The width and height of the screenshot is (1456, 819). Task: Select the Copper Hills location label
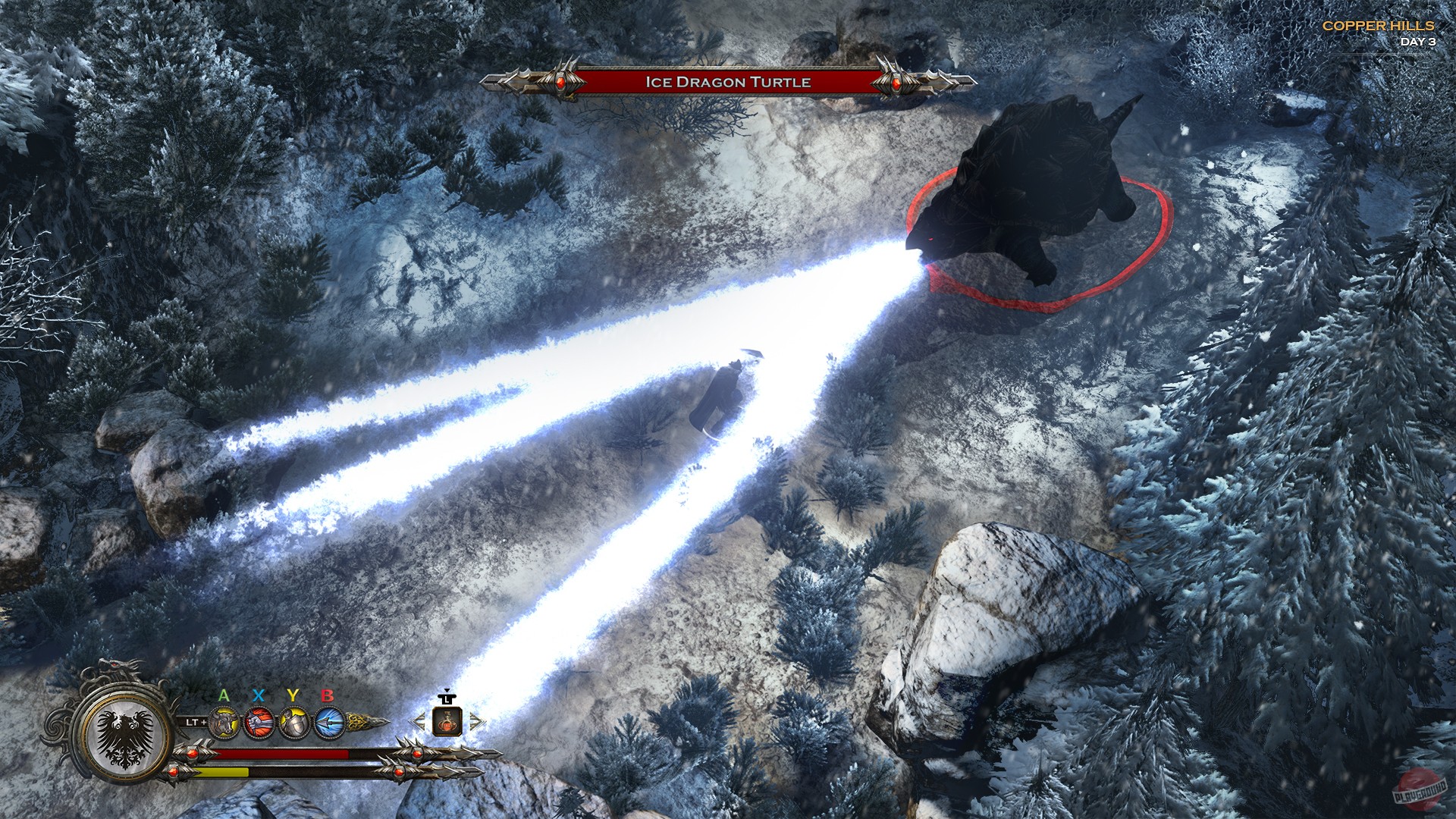tap(1378, 24)
